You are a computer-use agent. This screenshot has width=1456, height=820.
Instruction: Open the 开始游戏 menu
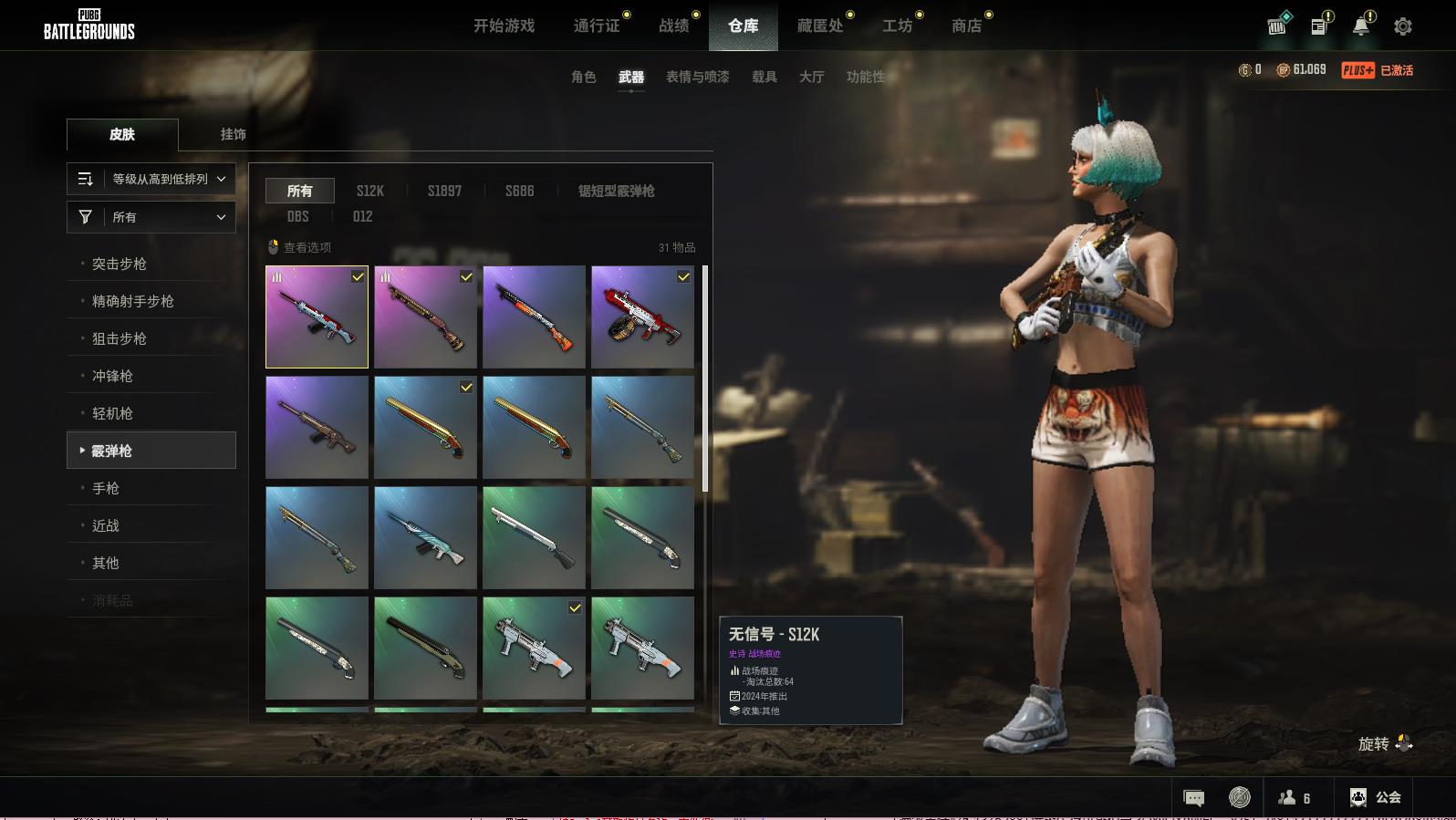[x=504, y=26]
